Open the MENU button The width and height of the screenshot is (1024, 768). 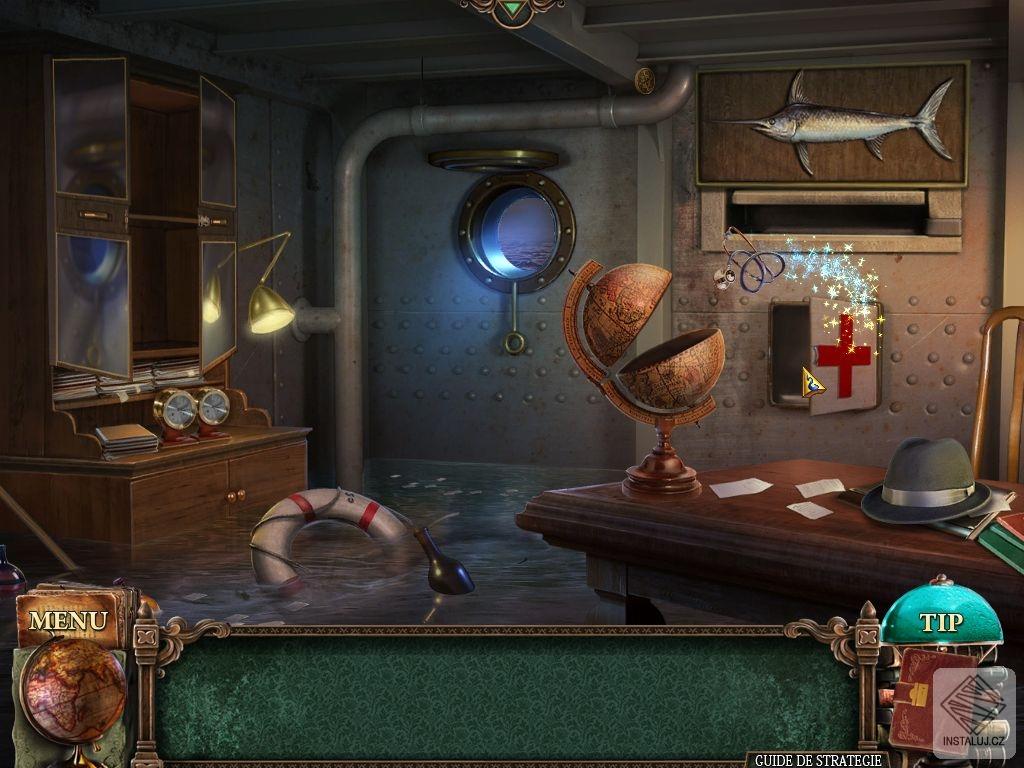tap(68, 621)
